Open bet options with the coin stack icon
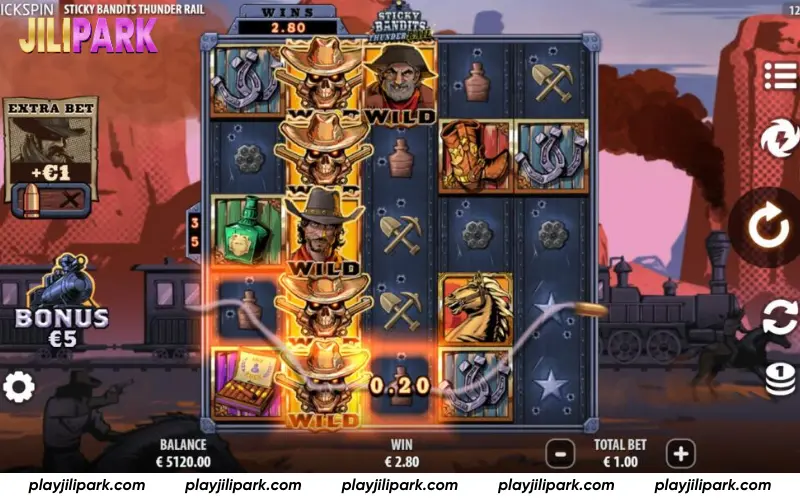800x500 pixels. (780, 379)
